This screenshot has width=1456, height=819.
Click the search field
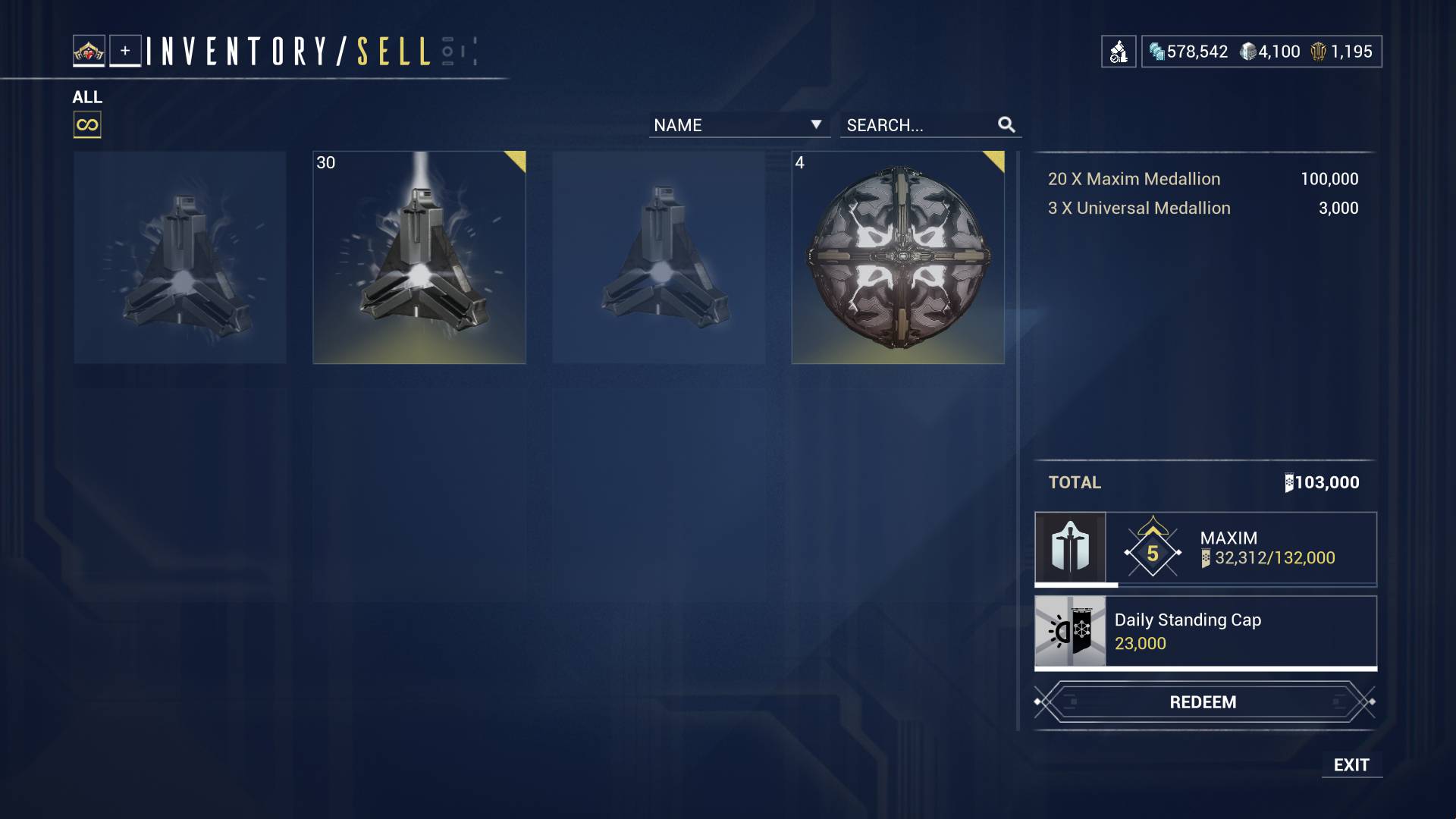click(921, 125)
